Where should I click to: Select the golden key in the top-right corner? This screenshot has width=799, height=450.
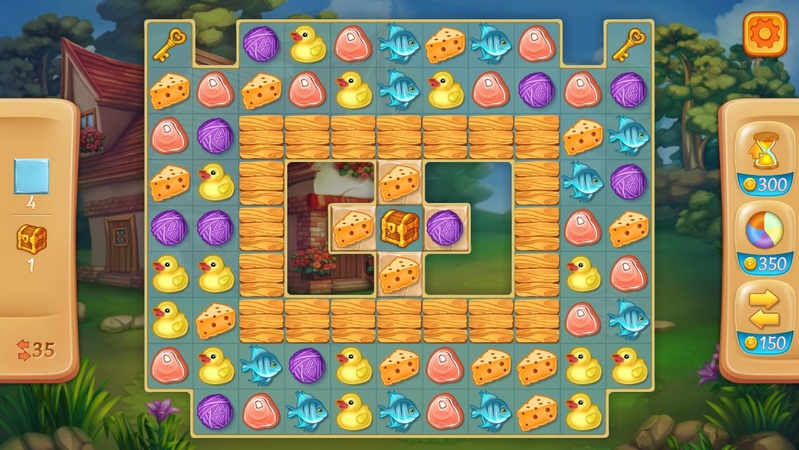click(x=628, y=44)
